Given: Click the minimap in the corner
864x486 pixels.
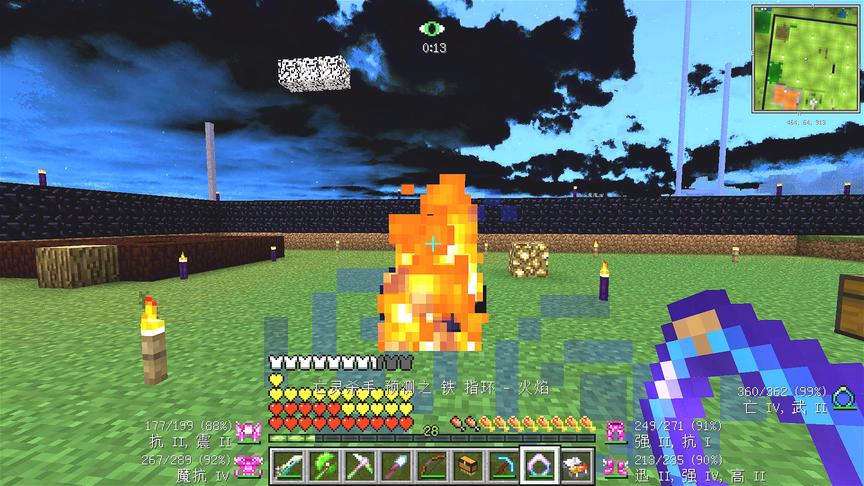Looking at the screenshot, I should [807, 58].
